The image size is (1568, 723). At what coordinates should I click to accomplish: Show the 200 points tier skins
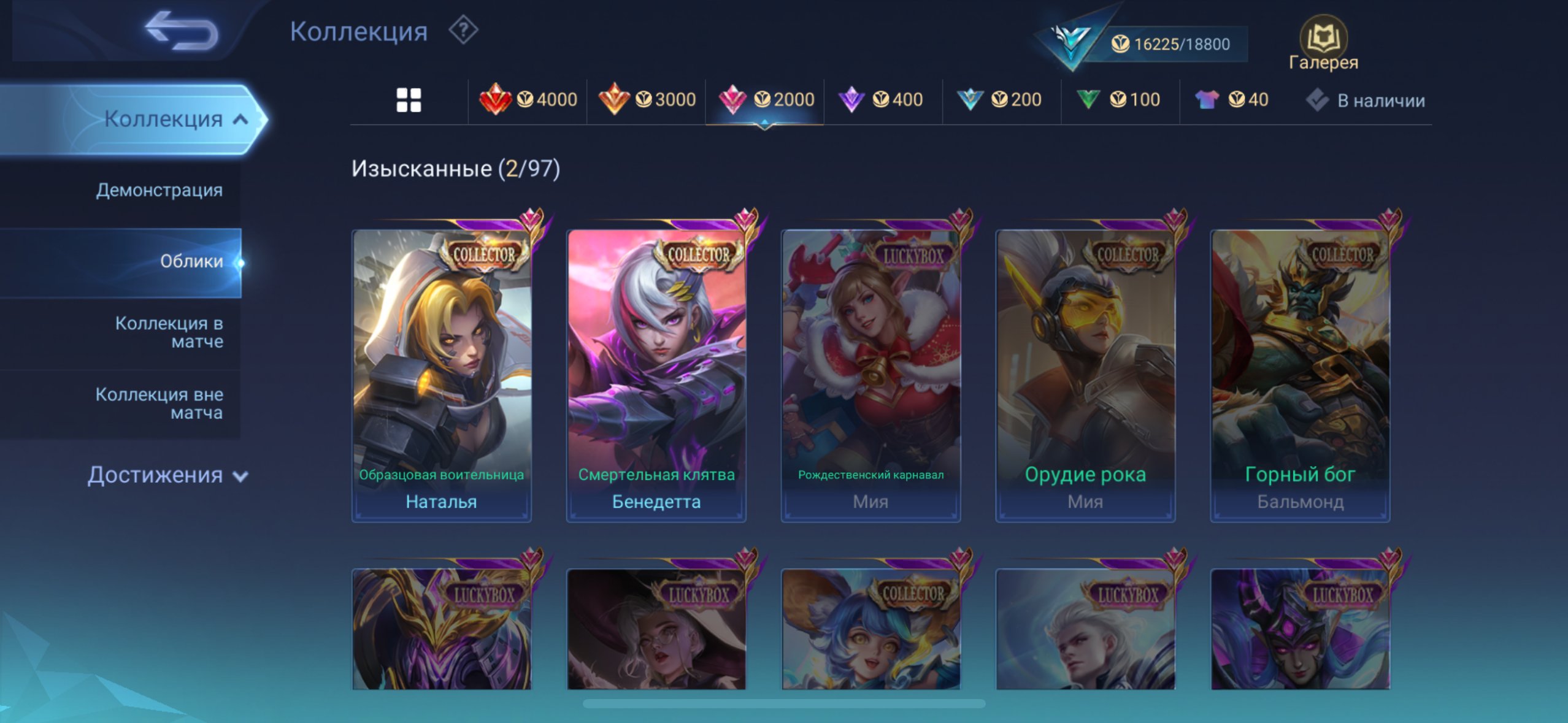point(1000,99)
